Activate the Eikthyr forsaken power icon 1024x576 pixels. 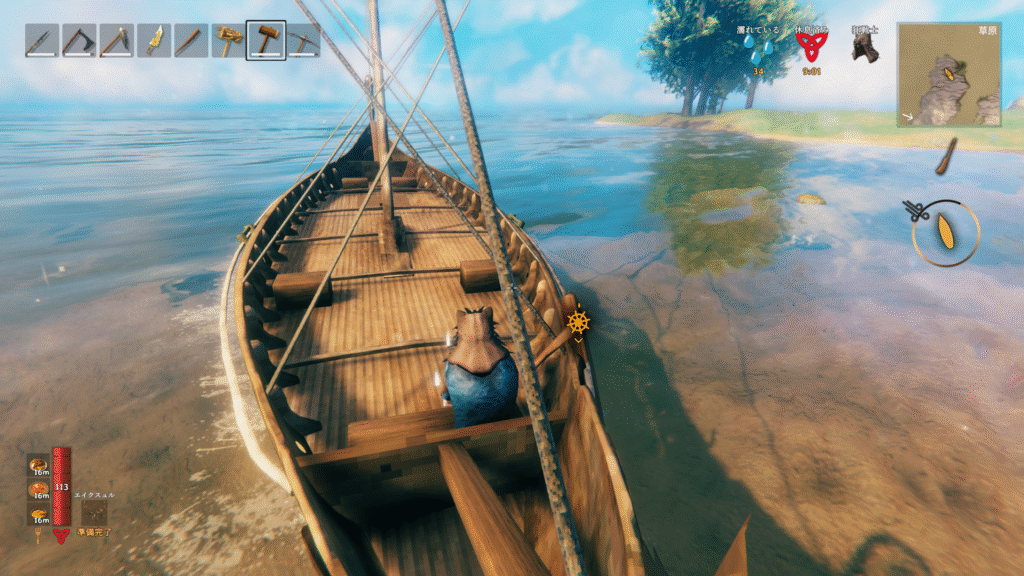96,511
